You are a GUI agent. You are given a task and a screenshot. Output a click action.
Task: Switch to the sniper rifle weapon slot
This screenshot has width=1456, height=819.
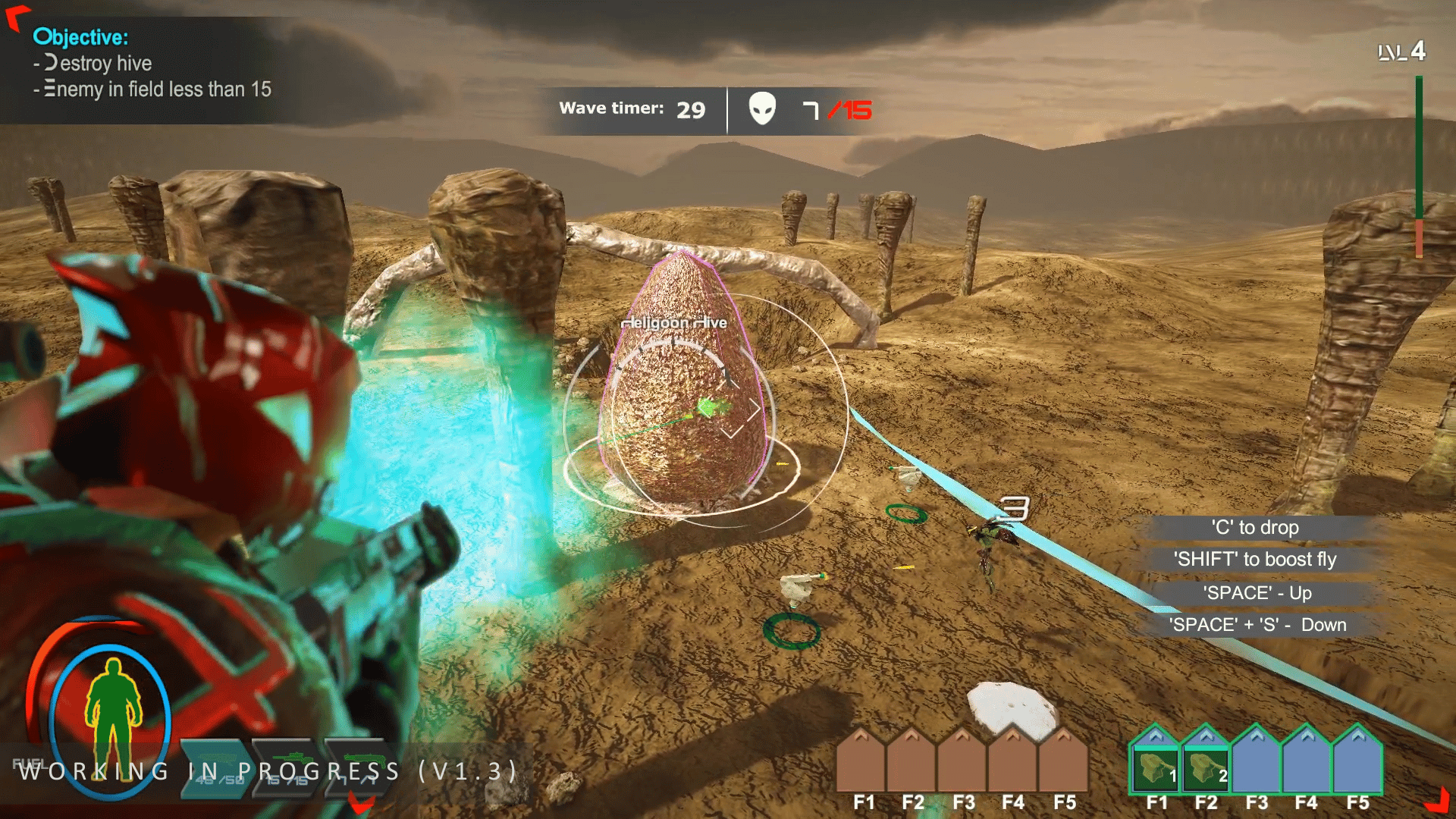coord(288,769)
